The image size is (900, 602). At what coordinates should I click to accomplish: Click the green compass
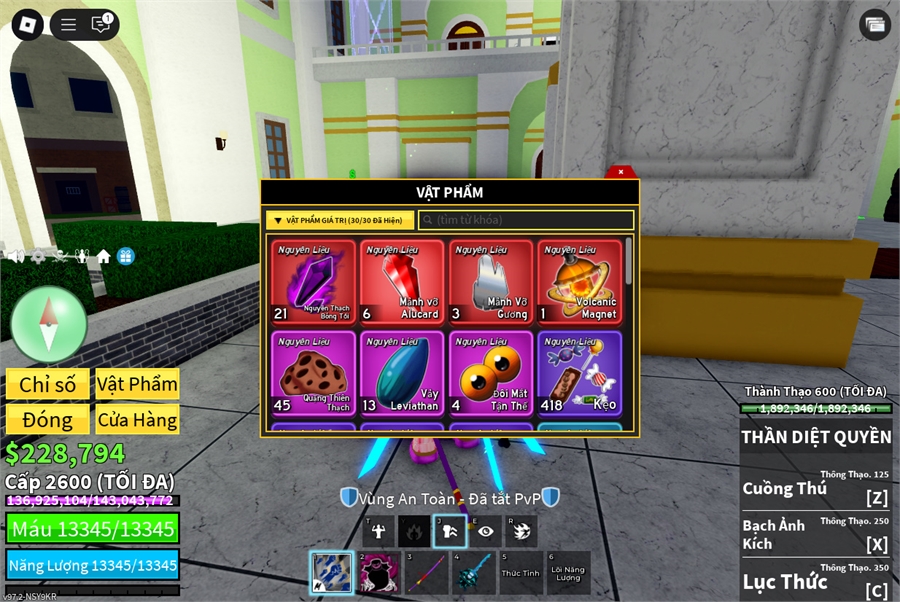click(x=48, y=323)
